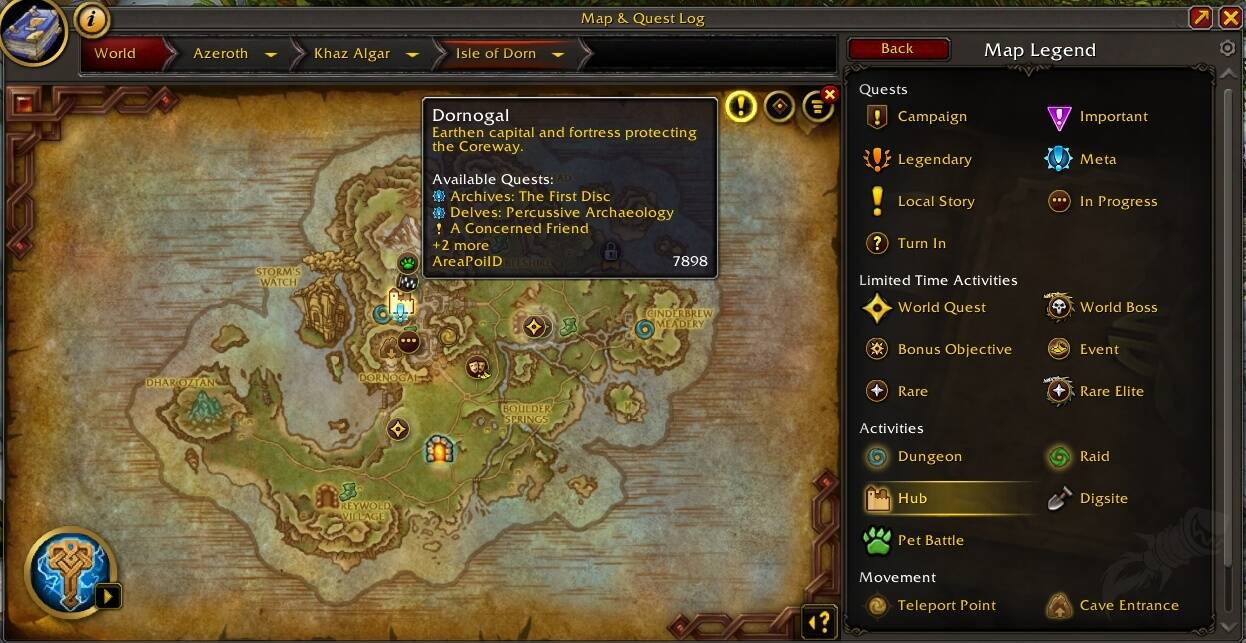
Task: Click the info button beside the journal
Action: 92,19
